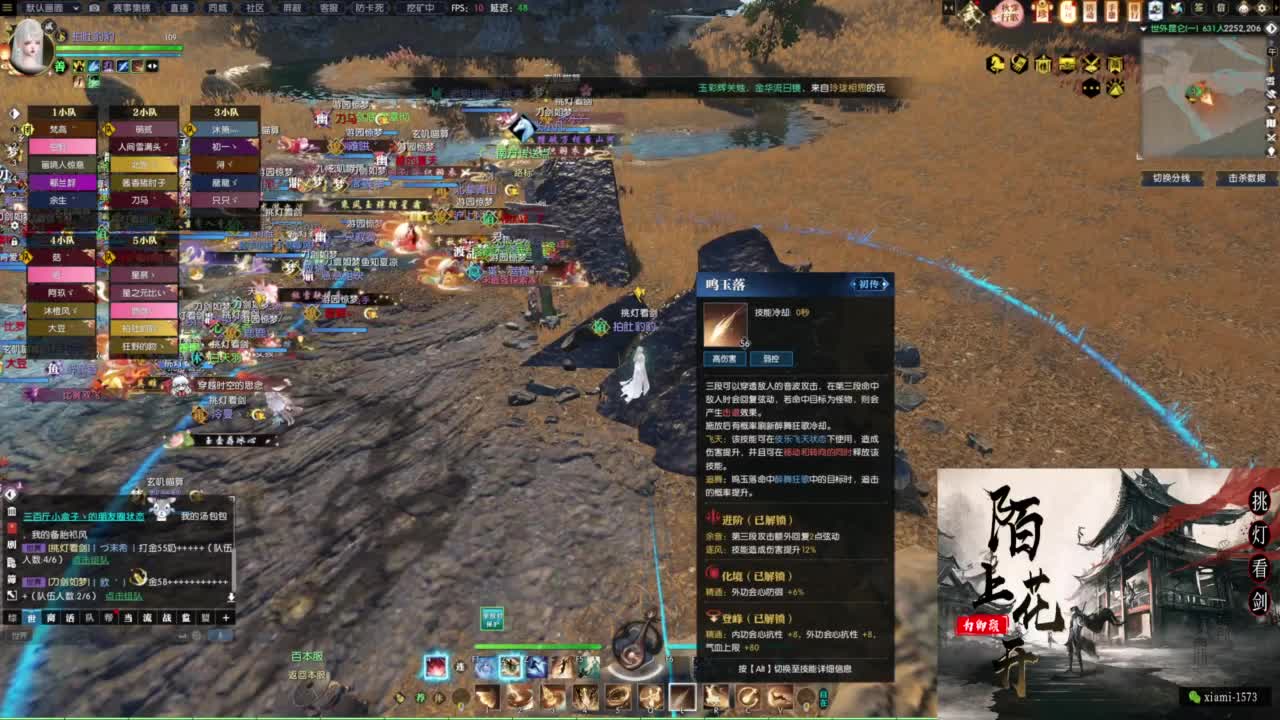Select the 赛事集锦 item in the top menu bar

(133, 8)
